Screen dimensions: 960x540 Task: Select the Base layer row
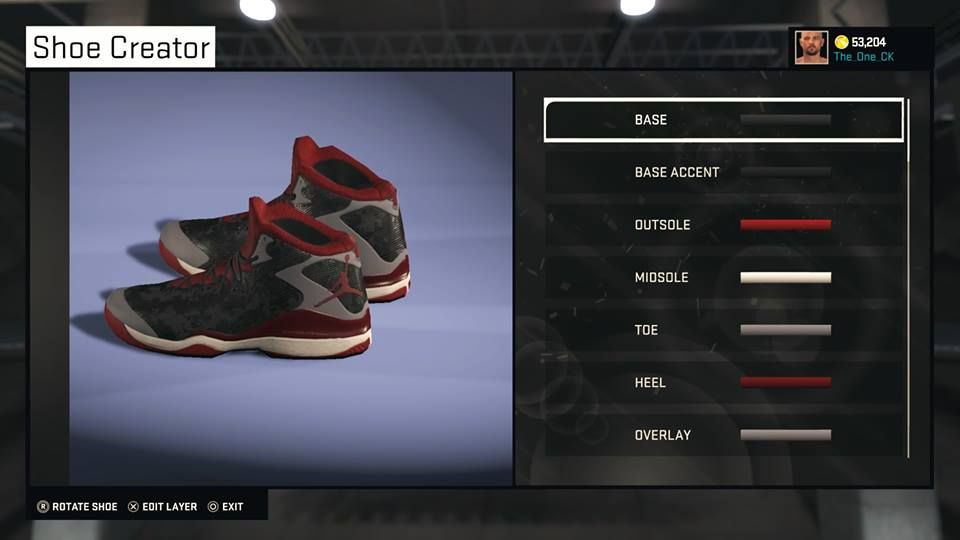pos(723,120)
